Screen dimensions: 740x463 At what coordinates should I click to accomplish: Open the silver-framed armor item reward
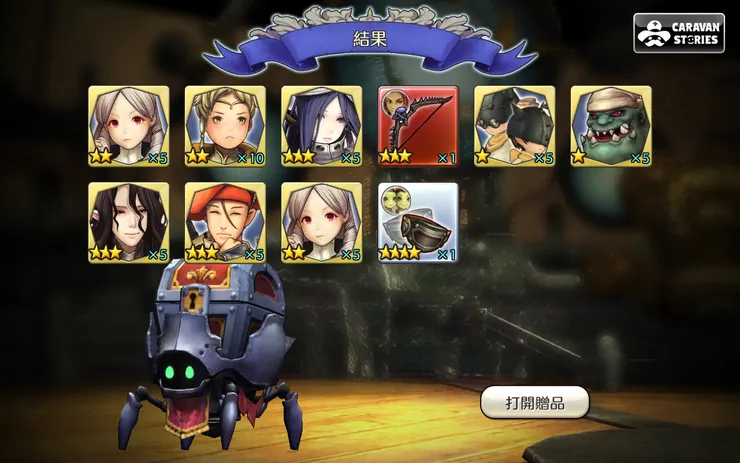pyautogui.click(x=418, y=222)
